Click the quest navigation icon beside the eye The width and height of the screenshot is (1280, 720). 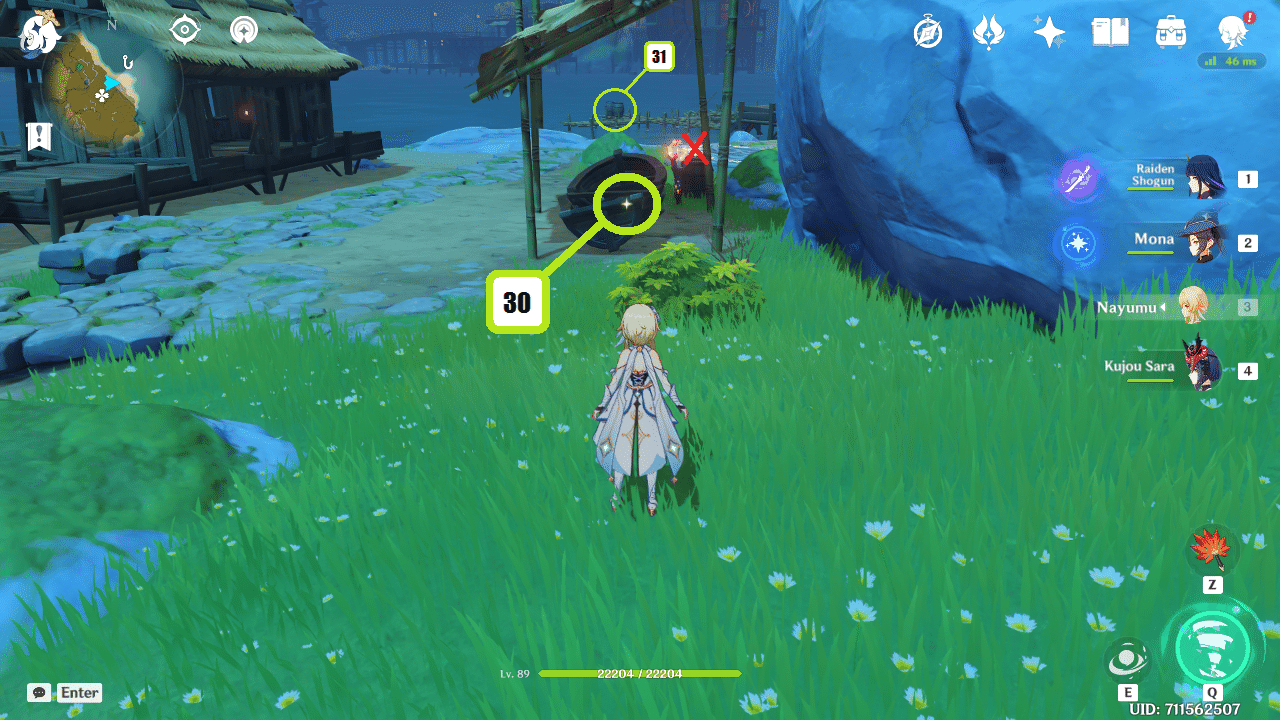(x=242, y=31)
